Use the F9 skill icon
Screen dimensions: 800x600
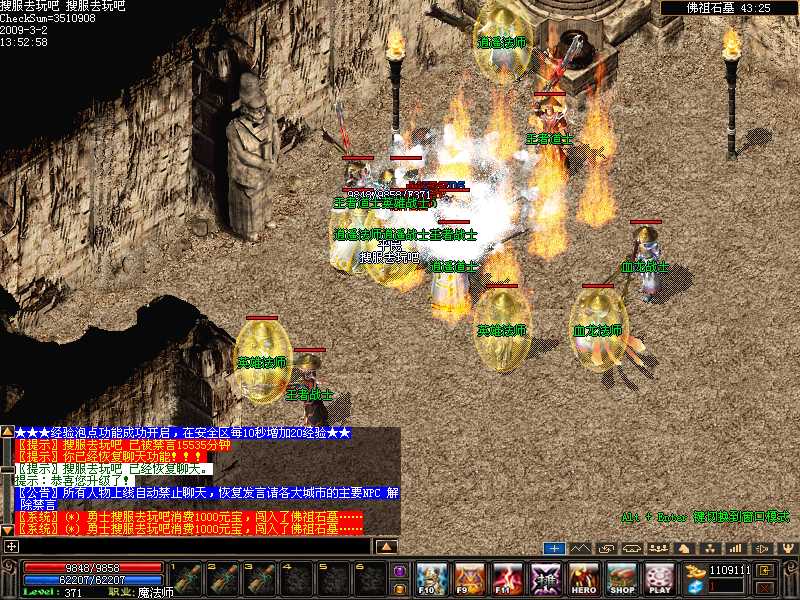(x=470, y=579)
